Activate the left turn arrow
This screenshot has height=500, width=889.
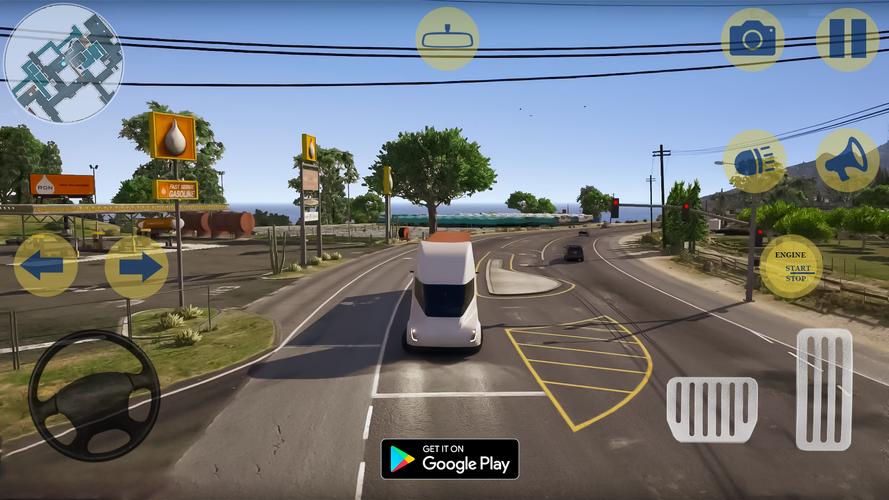tap(45, 266)
